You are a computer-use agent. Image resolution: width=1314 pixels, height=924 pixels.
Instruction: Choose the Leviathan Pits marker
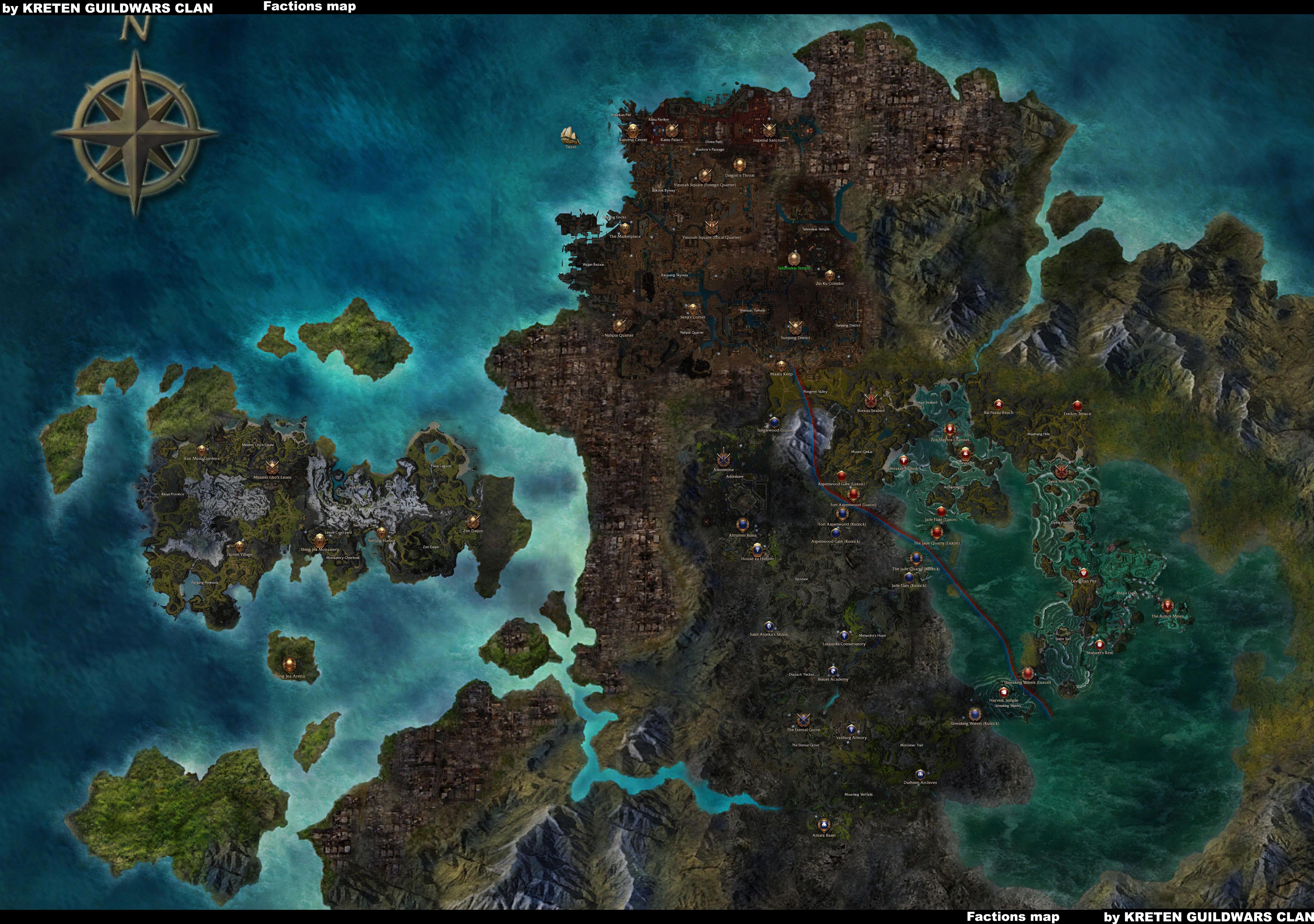click(1083, 573)
